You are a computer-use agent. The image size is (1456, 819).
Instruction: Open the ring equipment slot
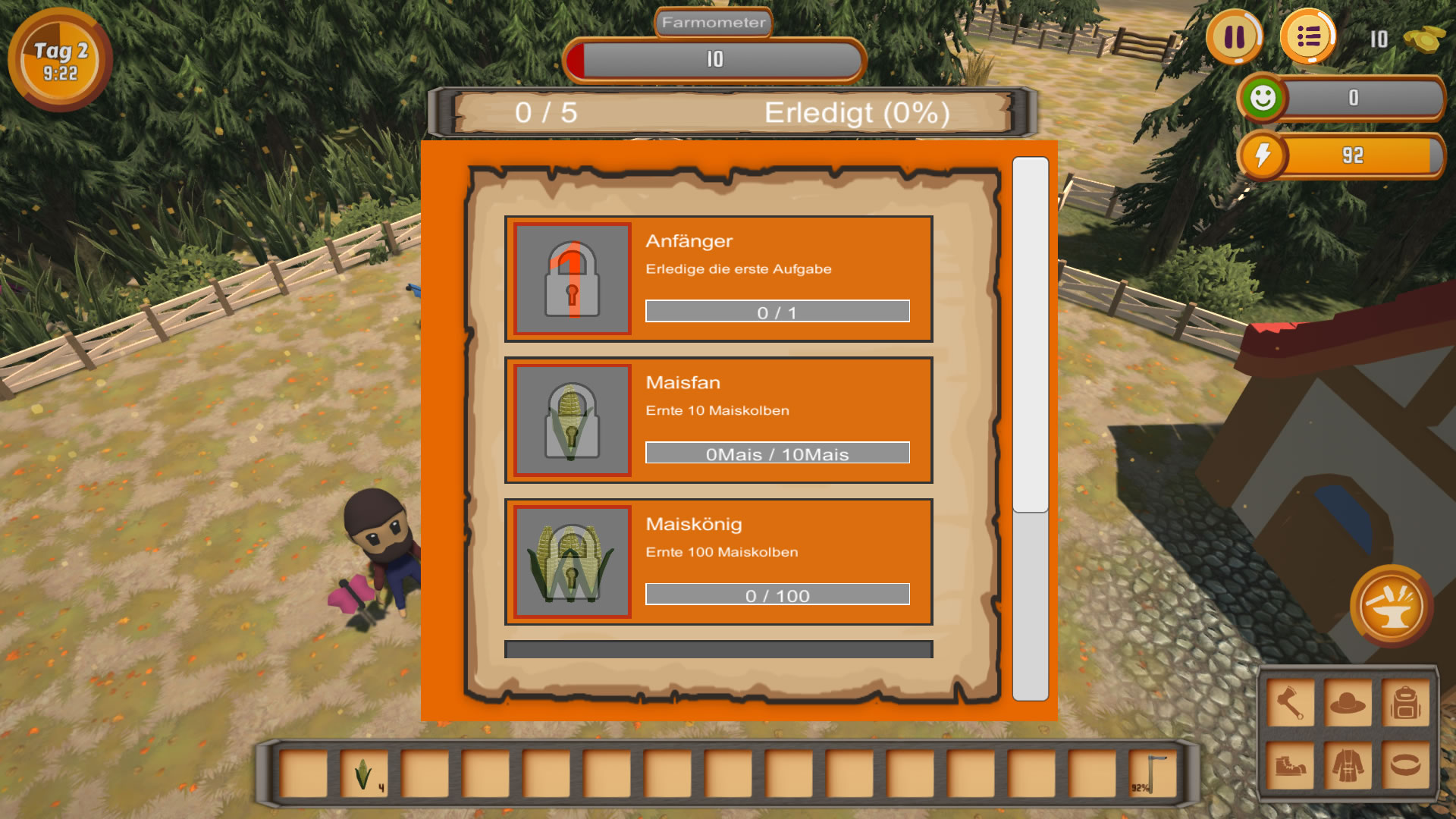click(x=1405, y=764)
